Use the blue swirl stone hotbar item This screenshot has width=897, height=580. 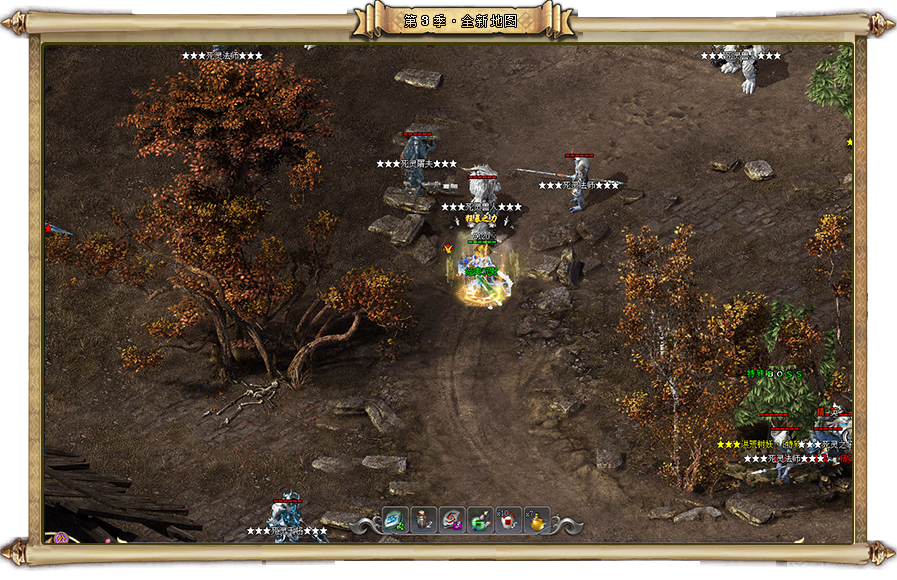tap(395, 520)
